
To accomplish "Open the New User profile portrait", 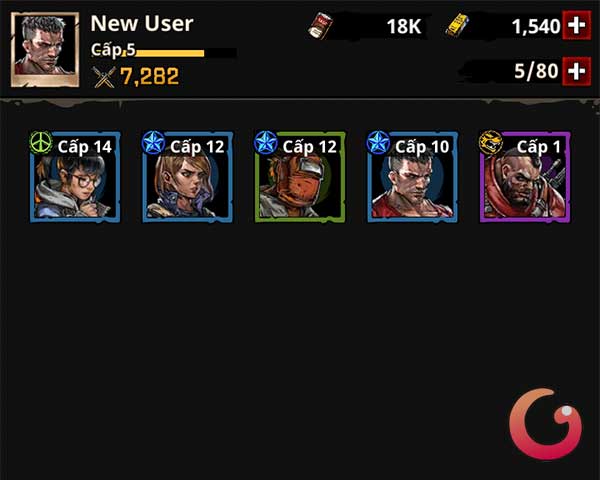I will [x=45, y=49].
